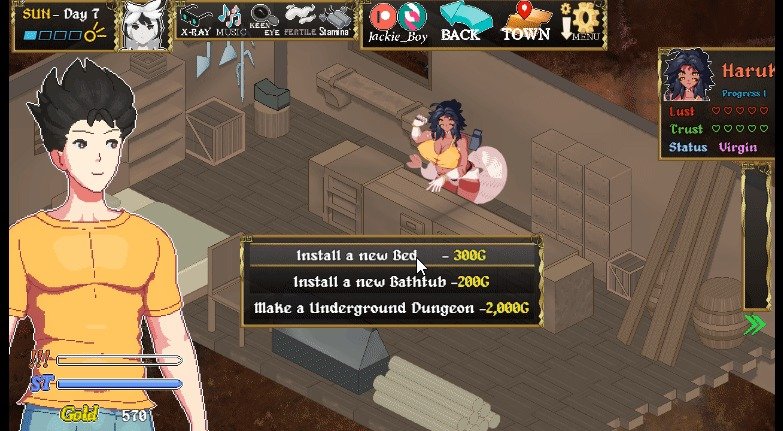Open the TOWN map
Image resolution: width=783 pixels, height=431 pixels.
[525, 22]
